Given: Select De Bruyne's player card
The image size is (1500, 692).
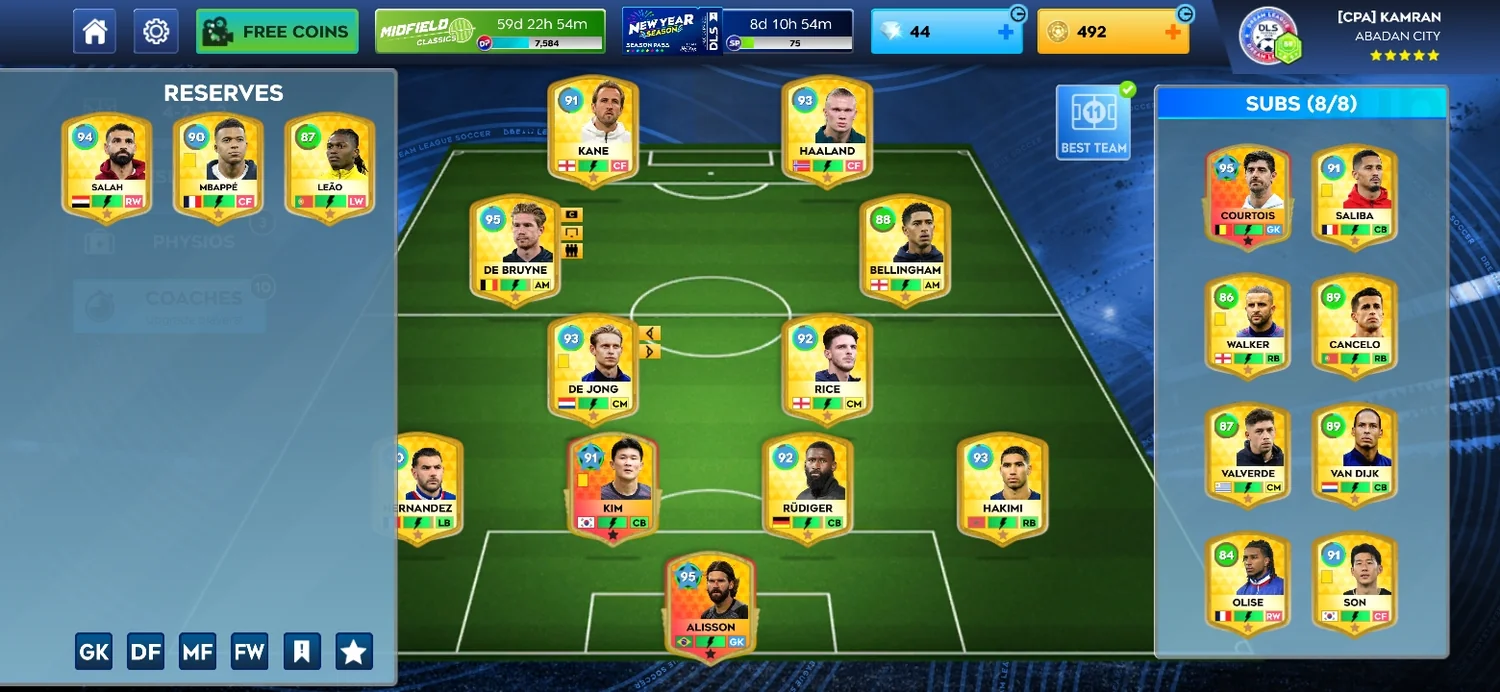Looking at the screenshot, I should [x=515, y=250].
